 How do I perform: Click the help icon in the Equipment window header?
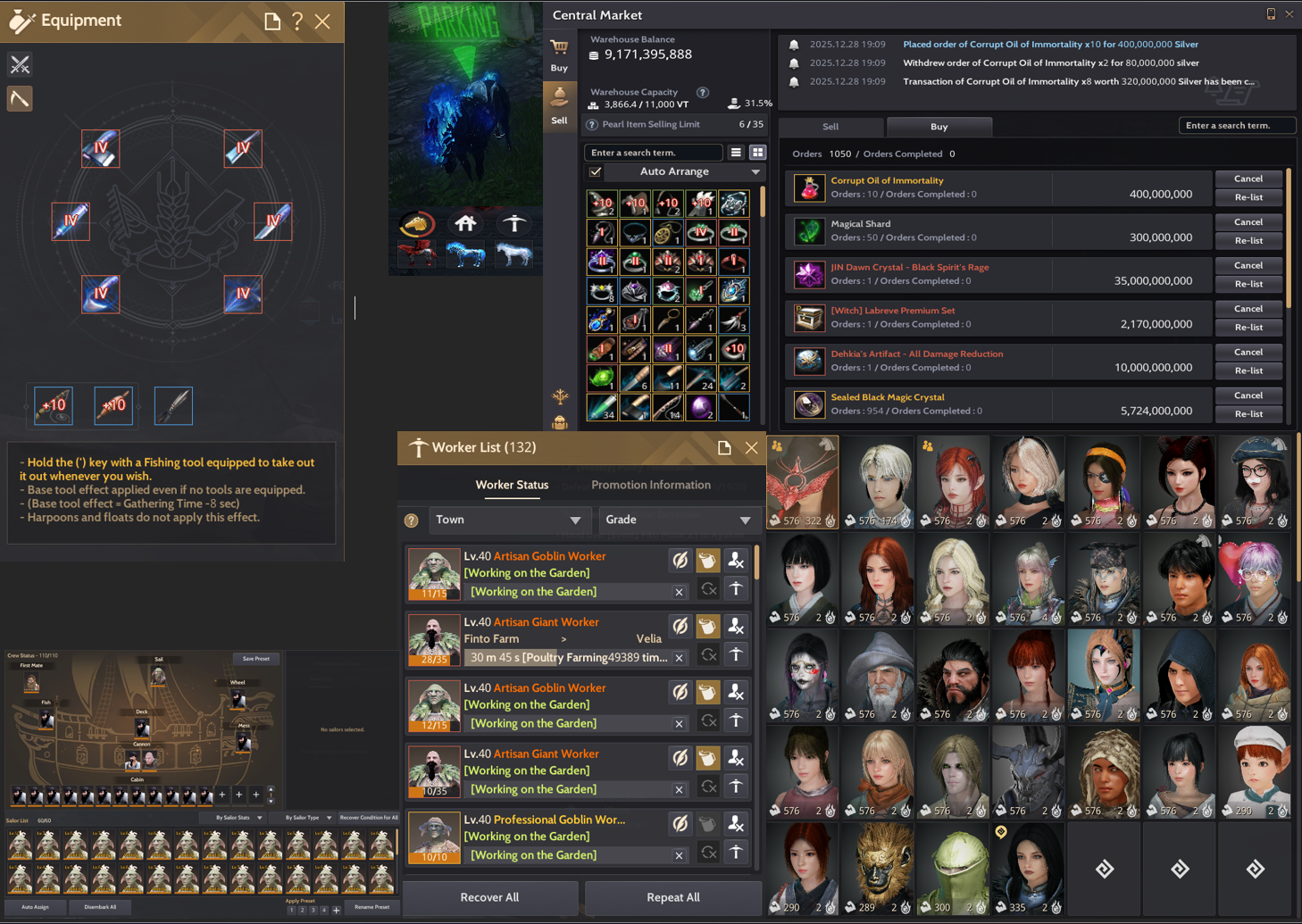[x=296, y=21]
